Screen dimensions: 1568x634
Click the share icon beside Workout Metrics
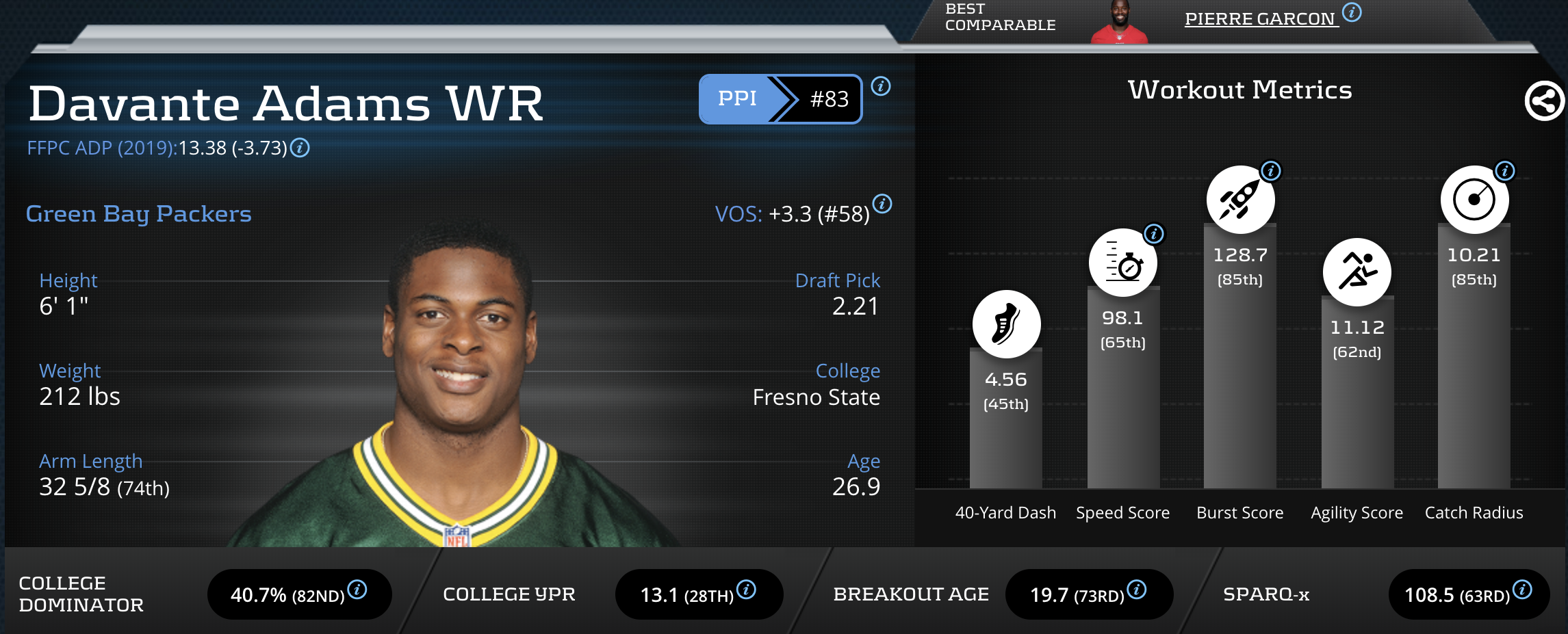pos(1544,101)
